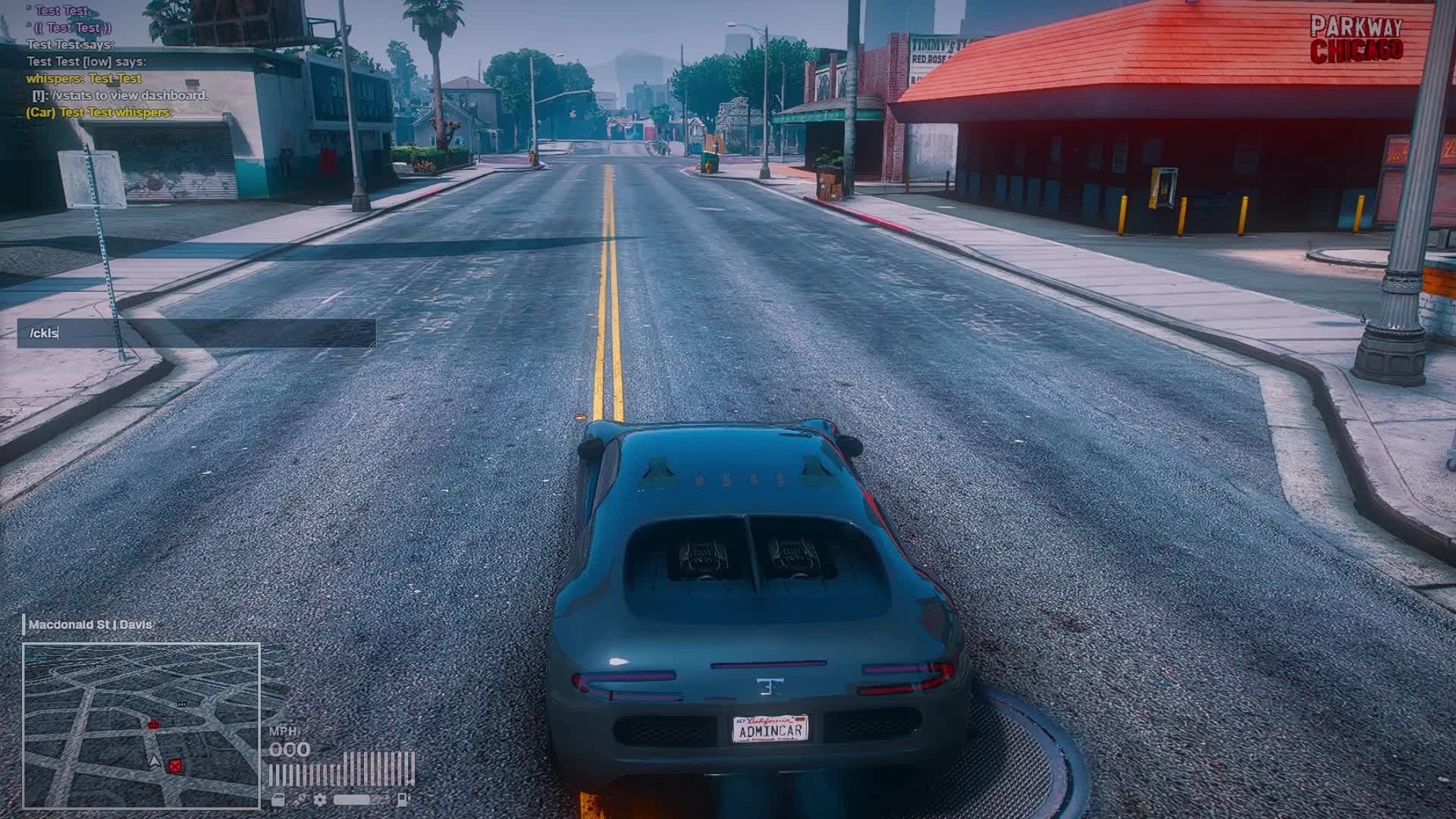Select the dark basket store marker on minimap
Screen dimensions: 1456x819
pyautogui.click(x=182, y=704)
